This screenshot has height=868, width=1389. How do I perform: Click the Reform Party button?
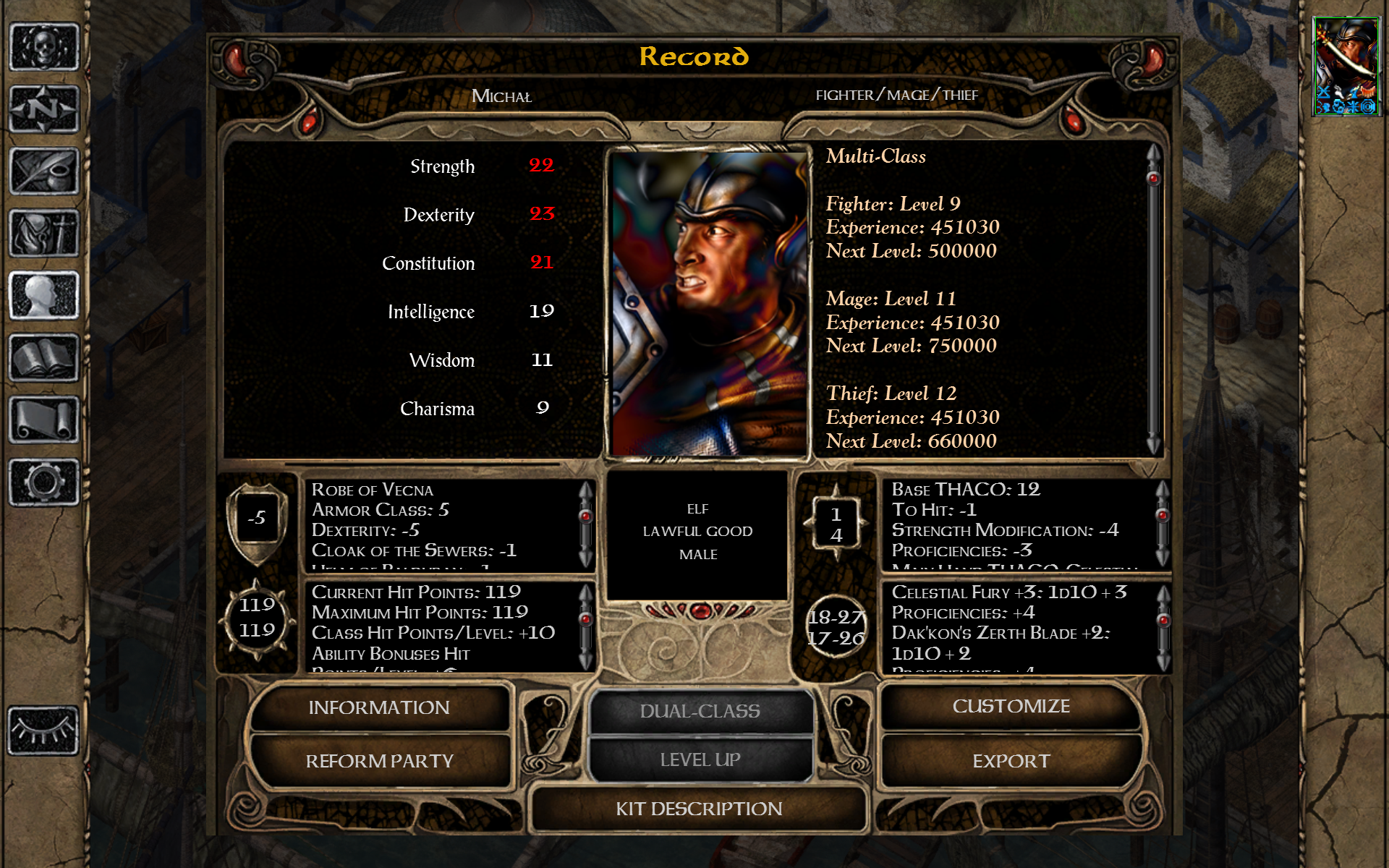[x=379, y=761]
